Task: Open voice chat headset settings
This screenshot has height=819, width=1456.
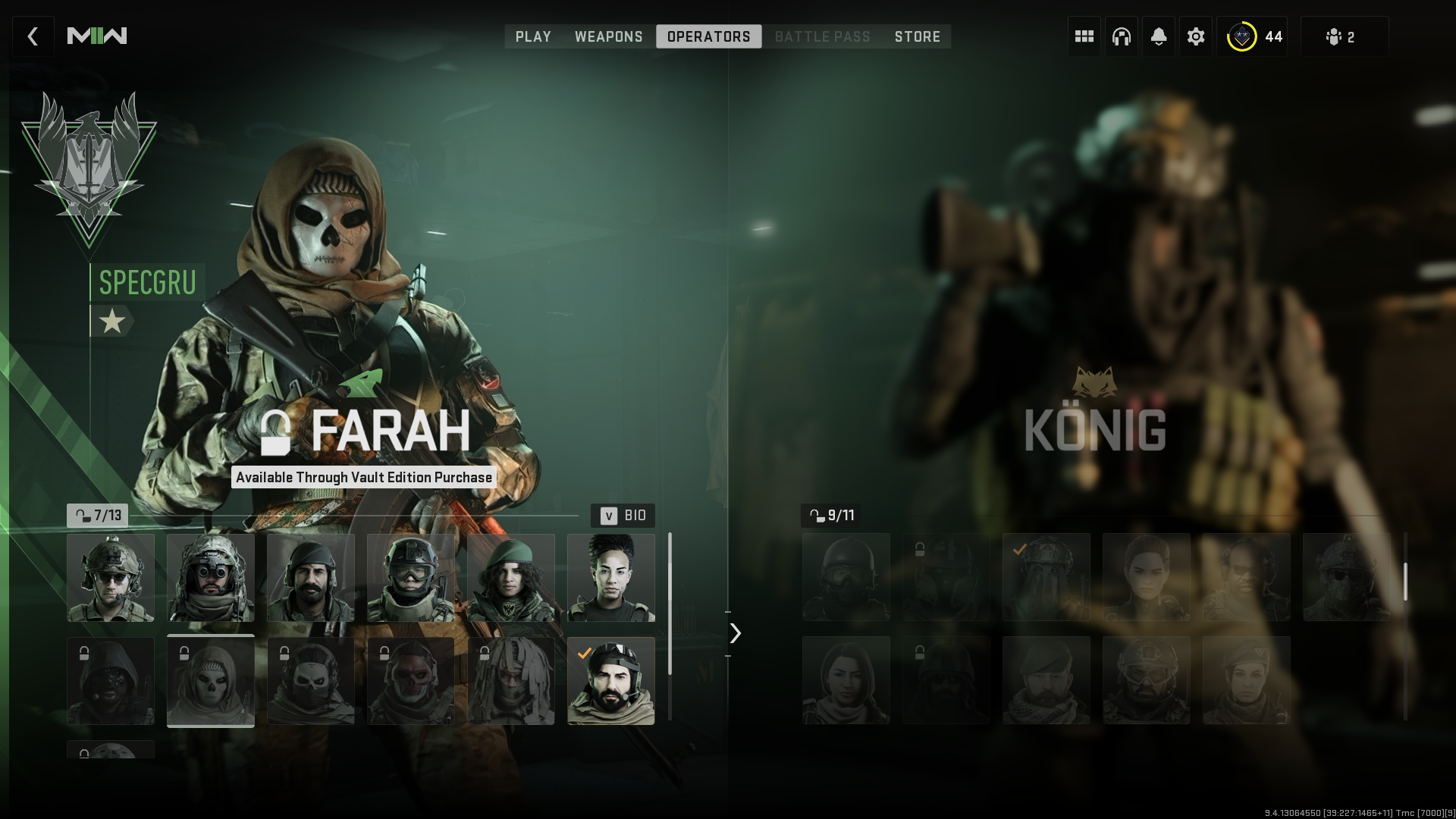Action: pos(1121,36)
